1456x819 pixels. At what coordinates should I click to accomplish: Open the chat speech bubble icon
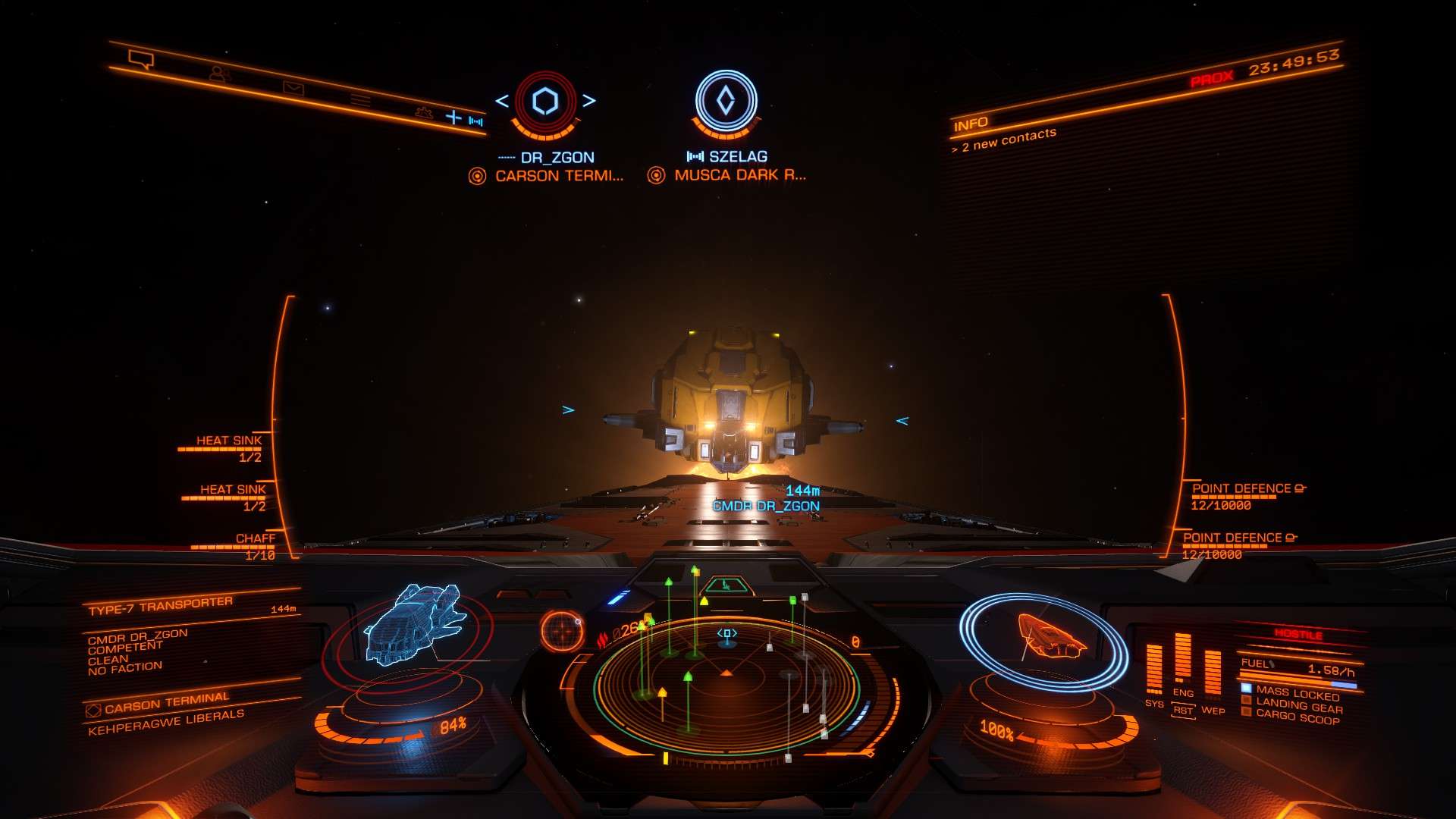coord(141,59)
